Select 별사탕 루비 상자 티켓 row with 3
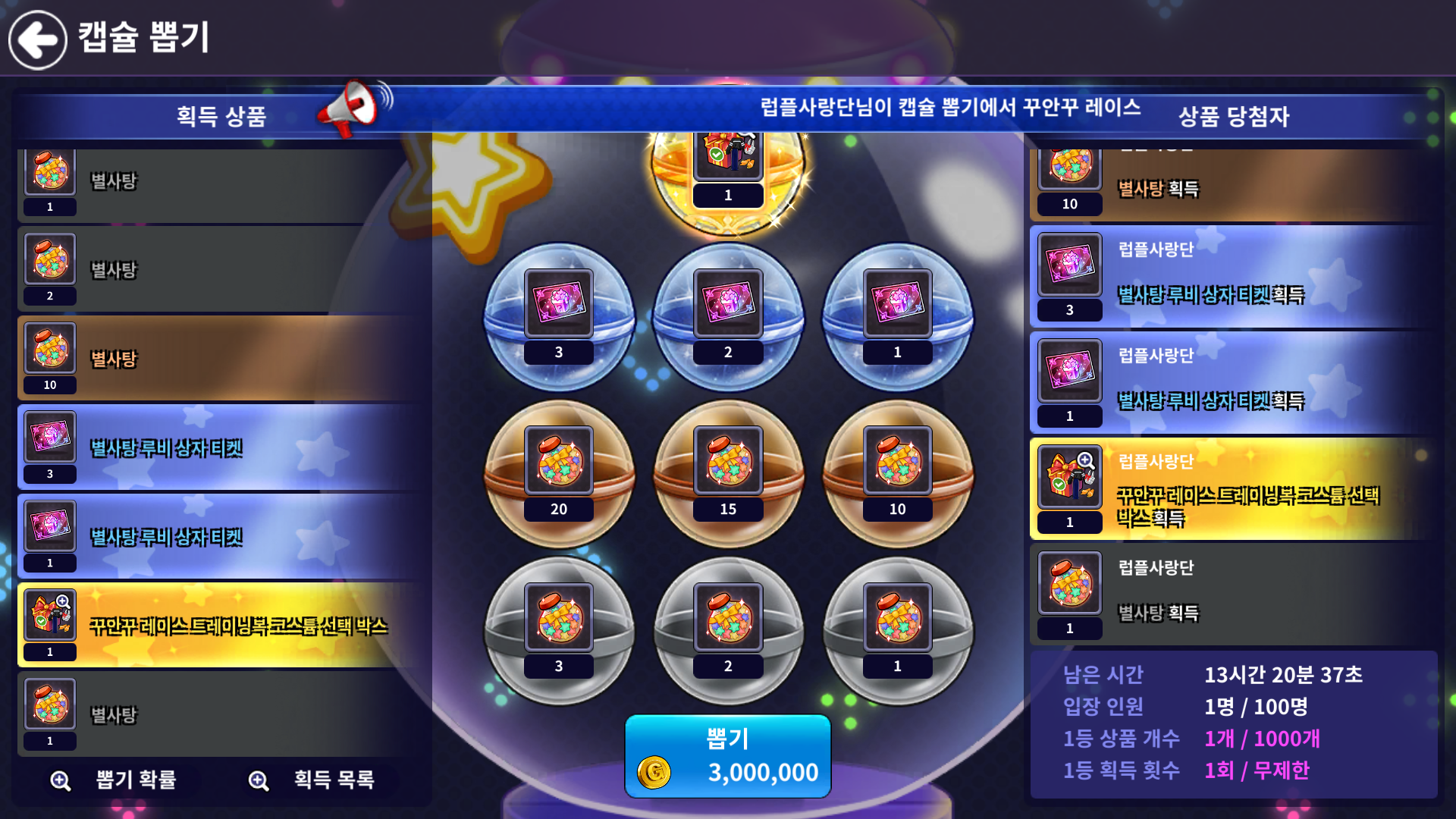Screen dimensions: 1456x819 pos(220,447)
